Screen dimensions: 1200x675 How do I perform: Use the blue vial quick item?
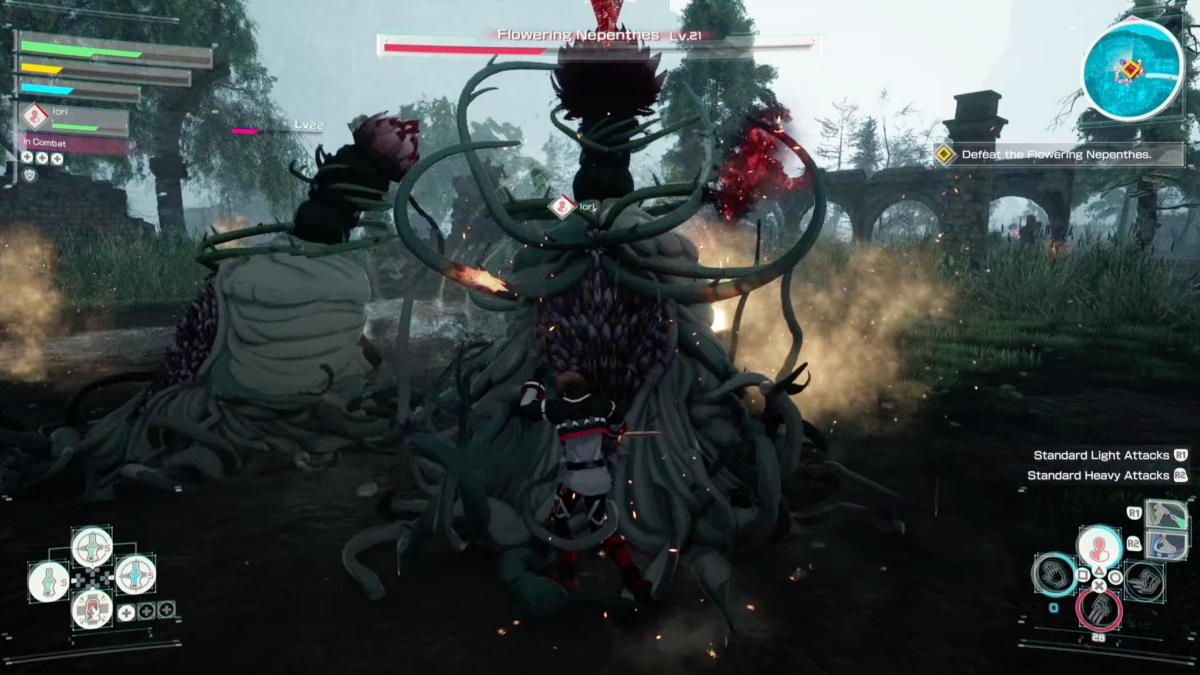click(135, 575)
